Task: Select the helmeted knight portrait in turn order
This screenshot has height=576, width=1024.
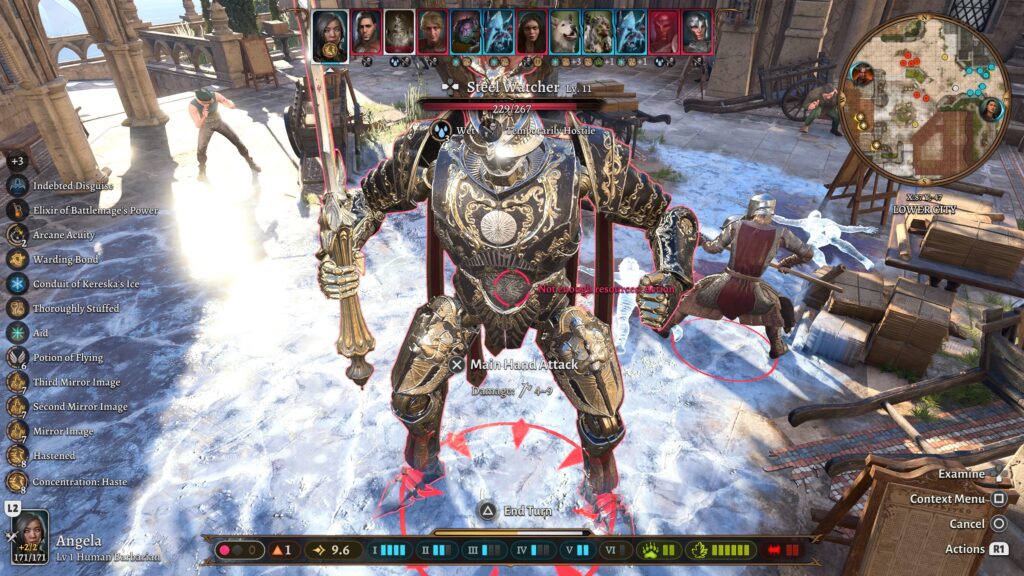Action: click(696, 32)
